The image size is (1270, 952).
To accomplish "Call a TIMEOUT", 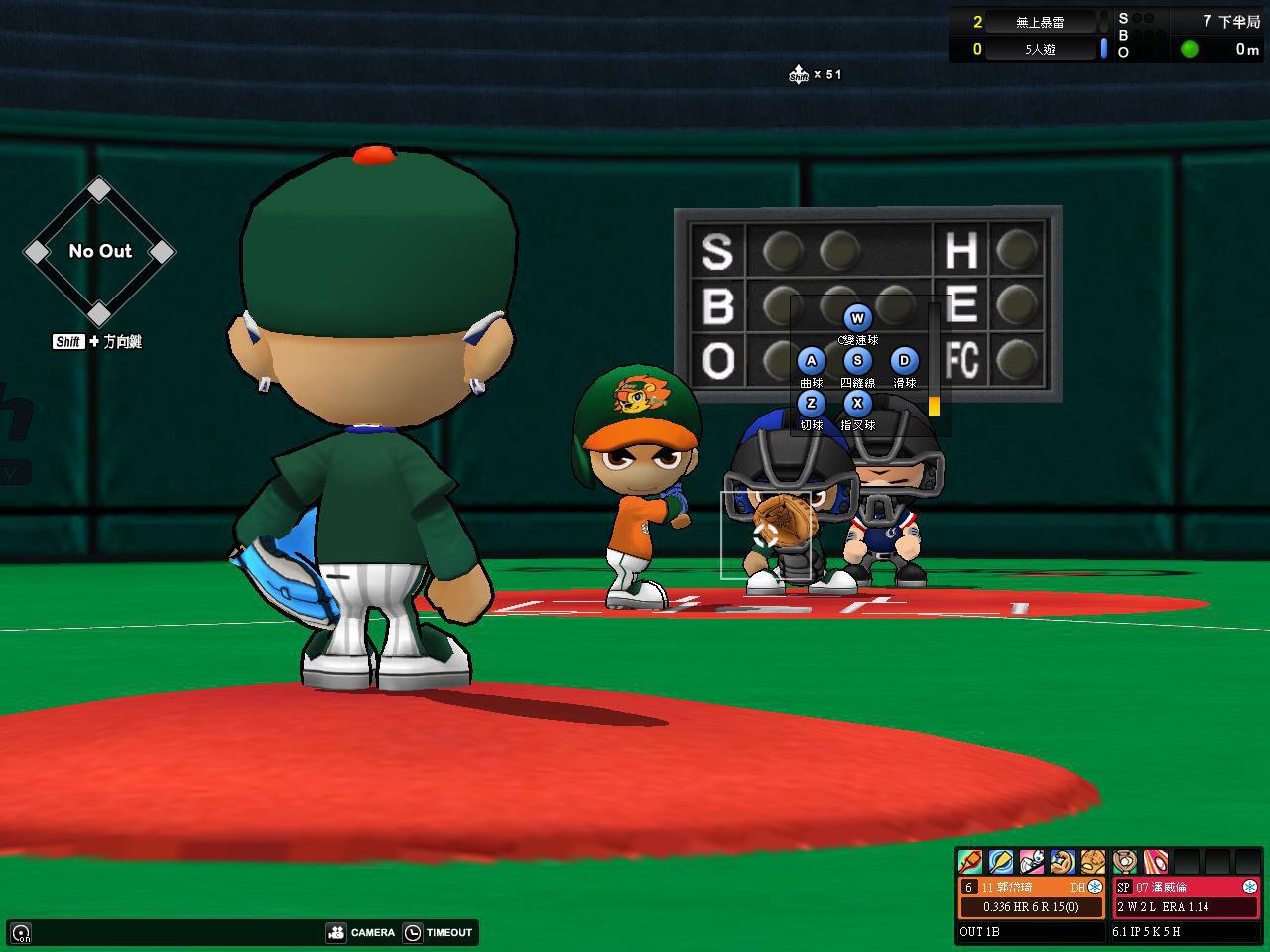I will click(438, 932).
